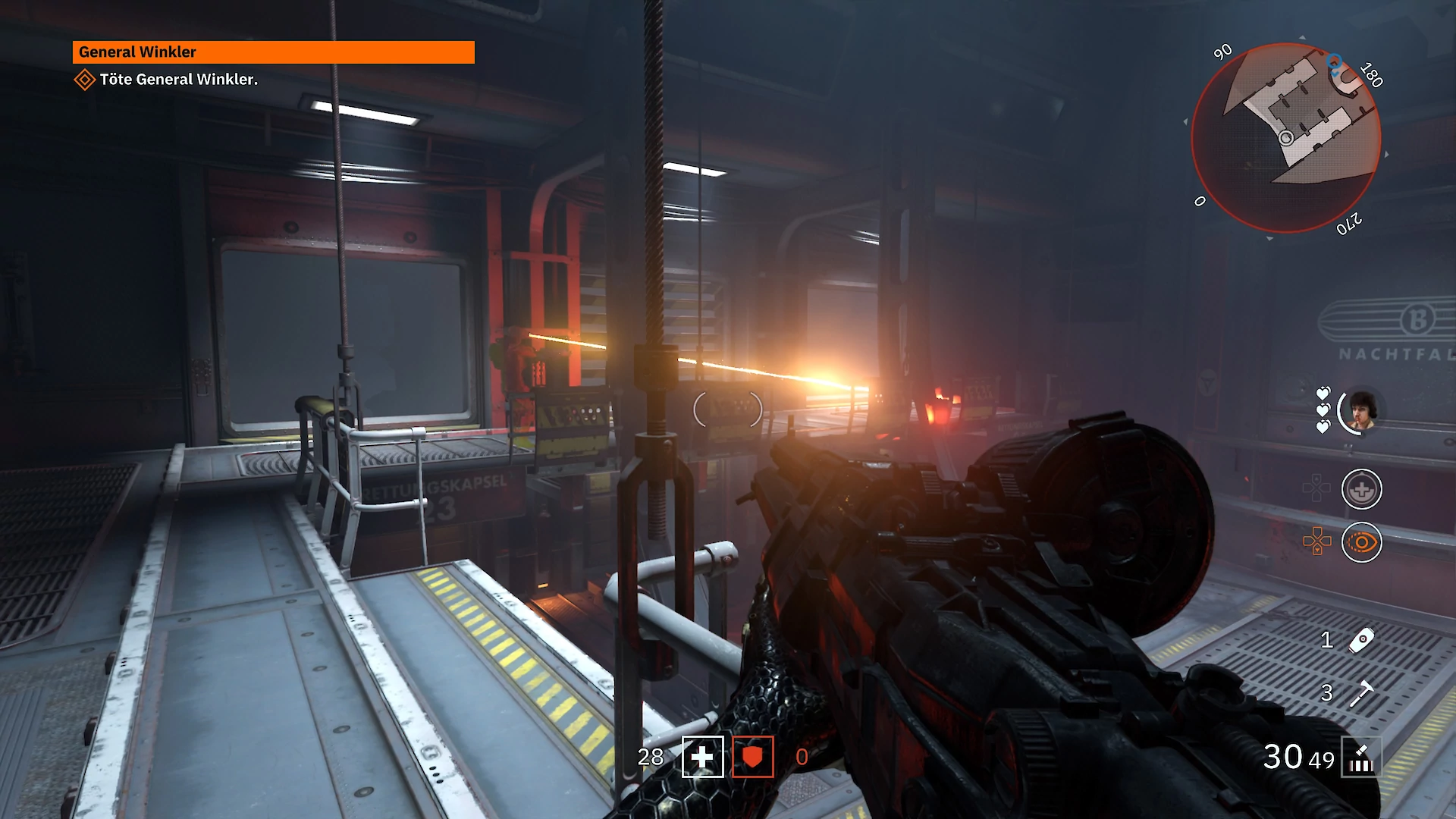This screenshot has height=819, width=1456.
Task: Select the throwing hatchet icon
Action: point(1361,692)
